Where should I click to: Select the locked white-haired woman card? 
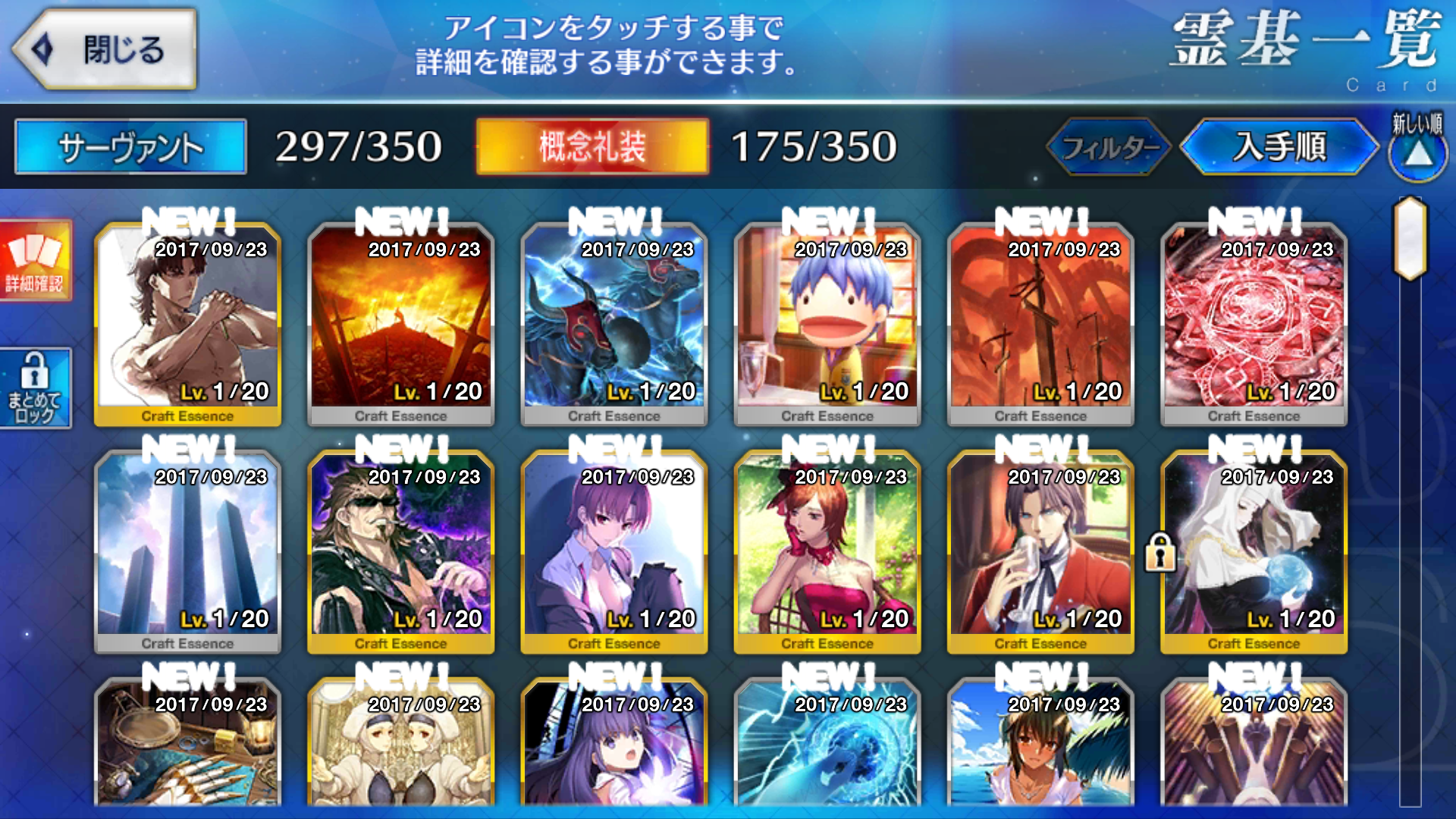[x=1254, y=551]
